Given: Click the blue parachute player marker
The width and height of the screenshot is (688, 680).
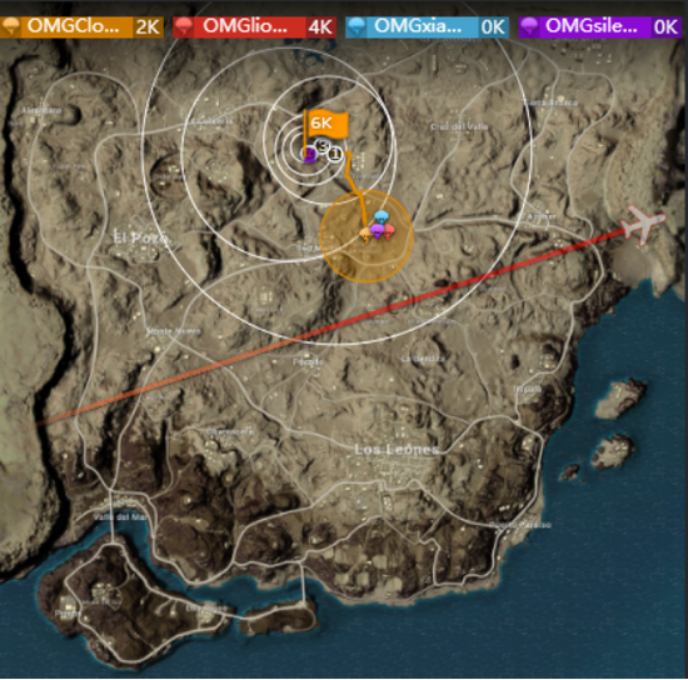Looking at the screenshot, I should [381, 219].
